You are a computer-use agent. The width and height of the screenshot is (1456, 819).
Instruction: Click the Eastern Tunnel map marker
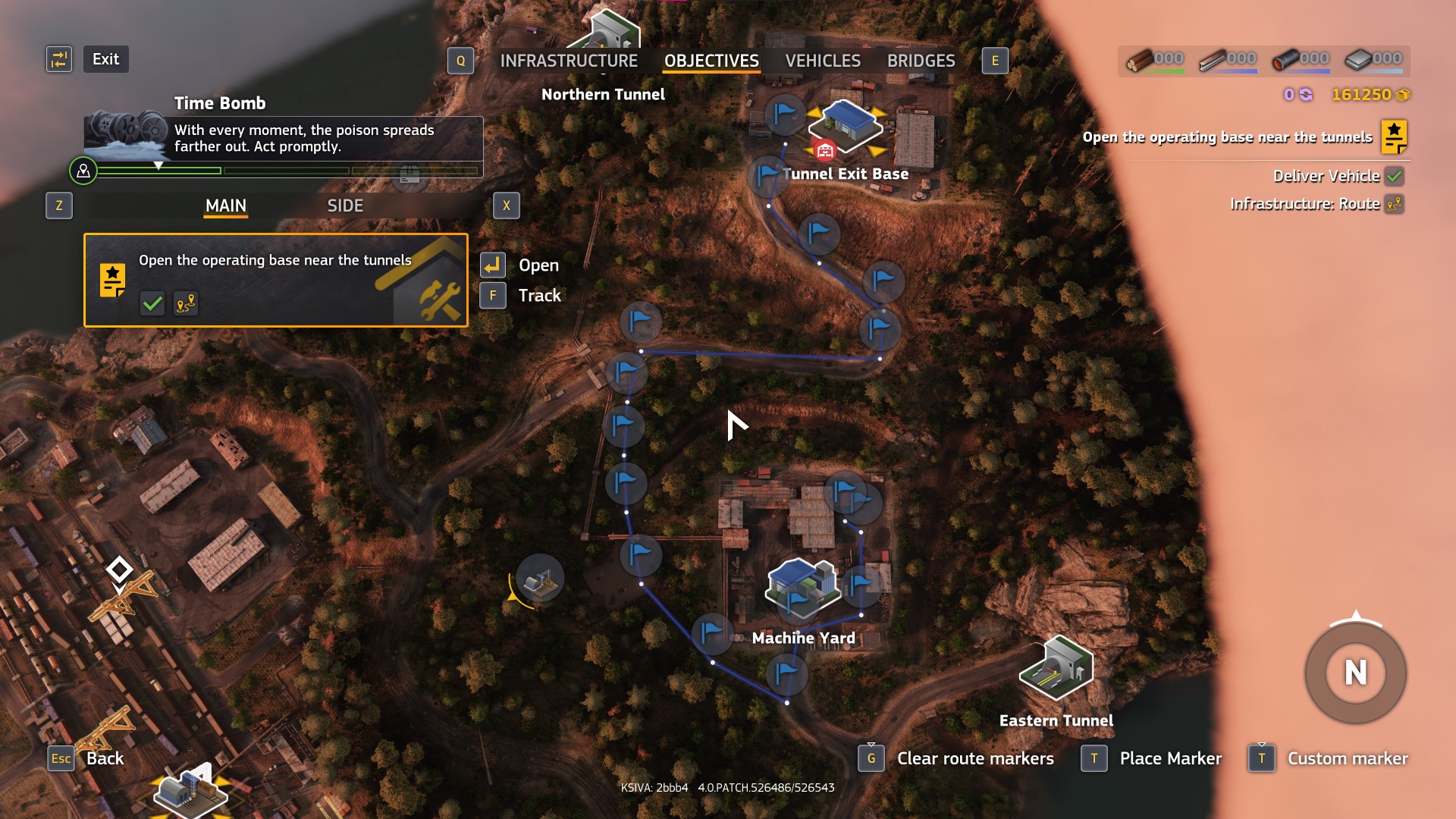1056,667
